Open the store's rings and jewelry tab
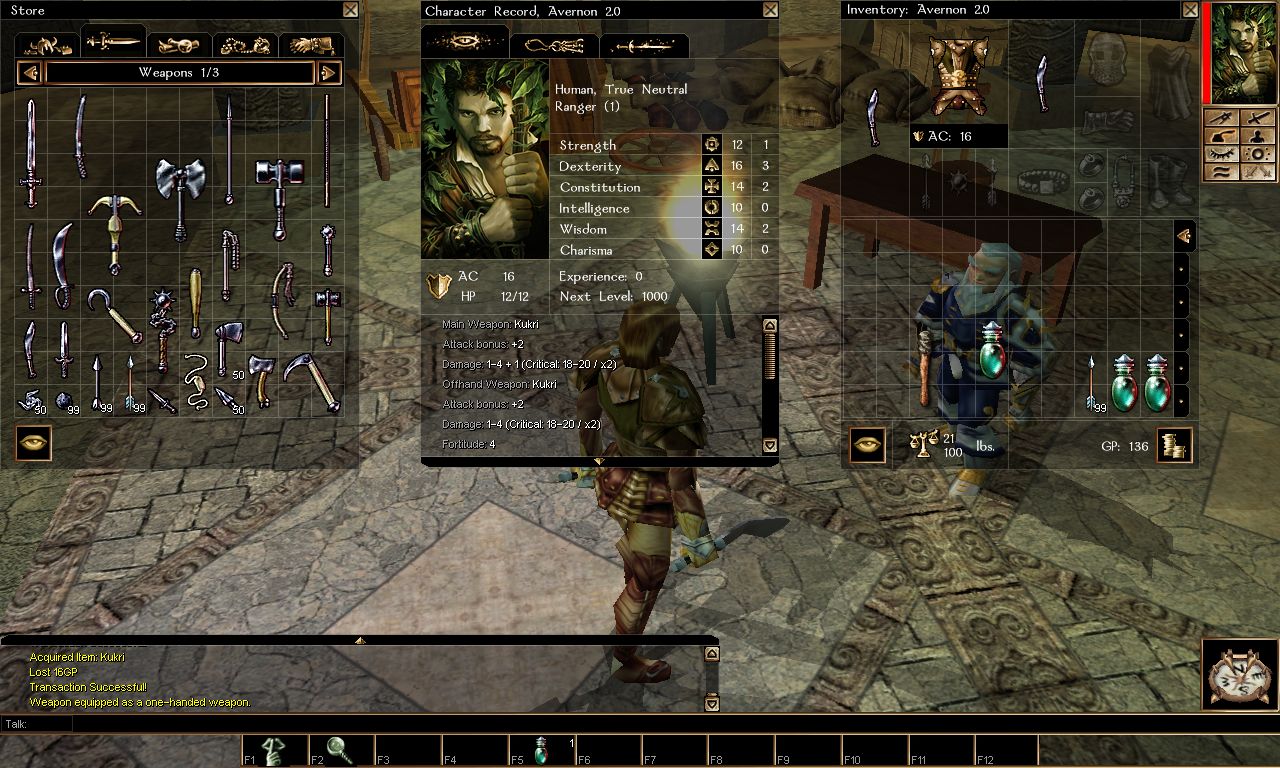1280x768 pixels. 246,44
